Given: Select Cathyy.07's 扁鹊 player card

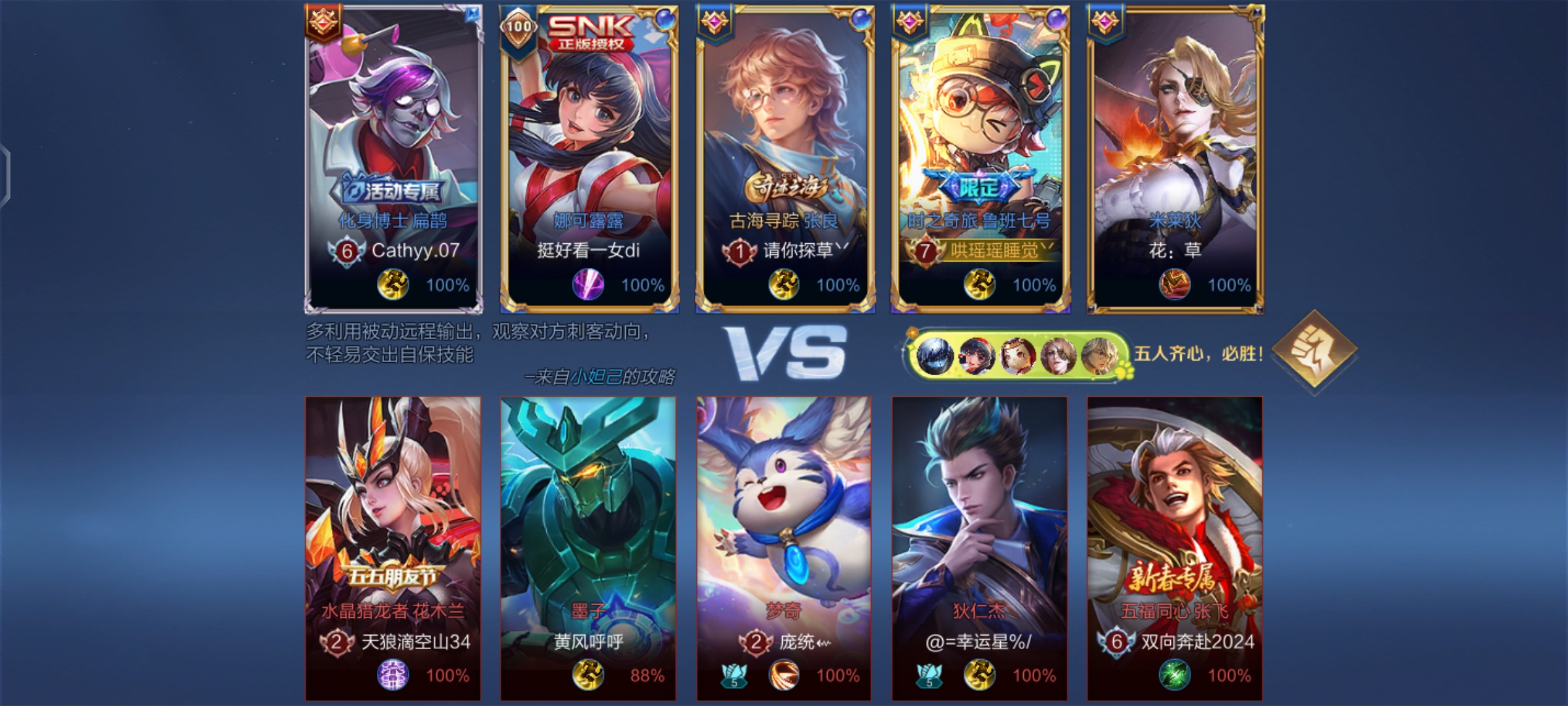Looking at the screenshot, I should pyautogui.click(x=393, y=158).
